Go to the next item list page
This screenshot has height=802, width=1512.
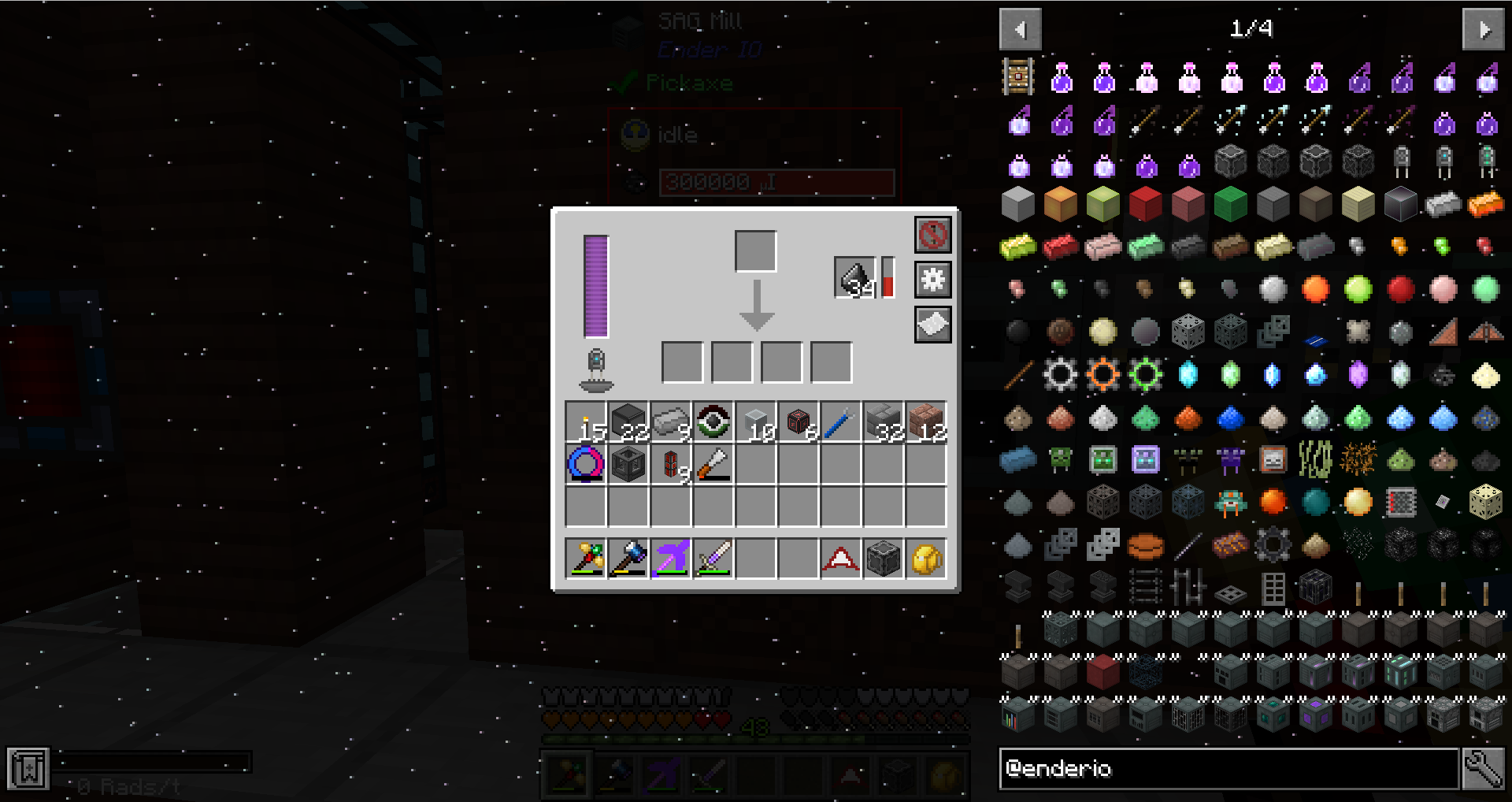(1483, 30)
